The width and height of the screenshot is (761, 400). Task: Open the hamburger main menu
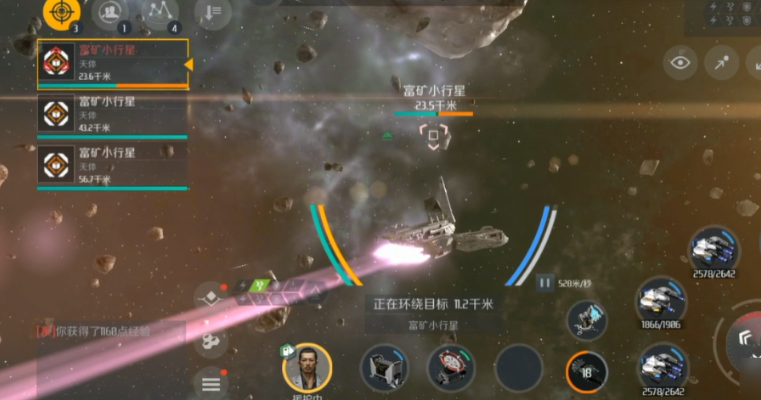point(211,383)
